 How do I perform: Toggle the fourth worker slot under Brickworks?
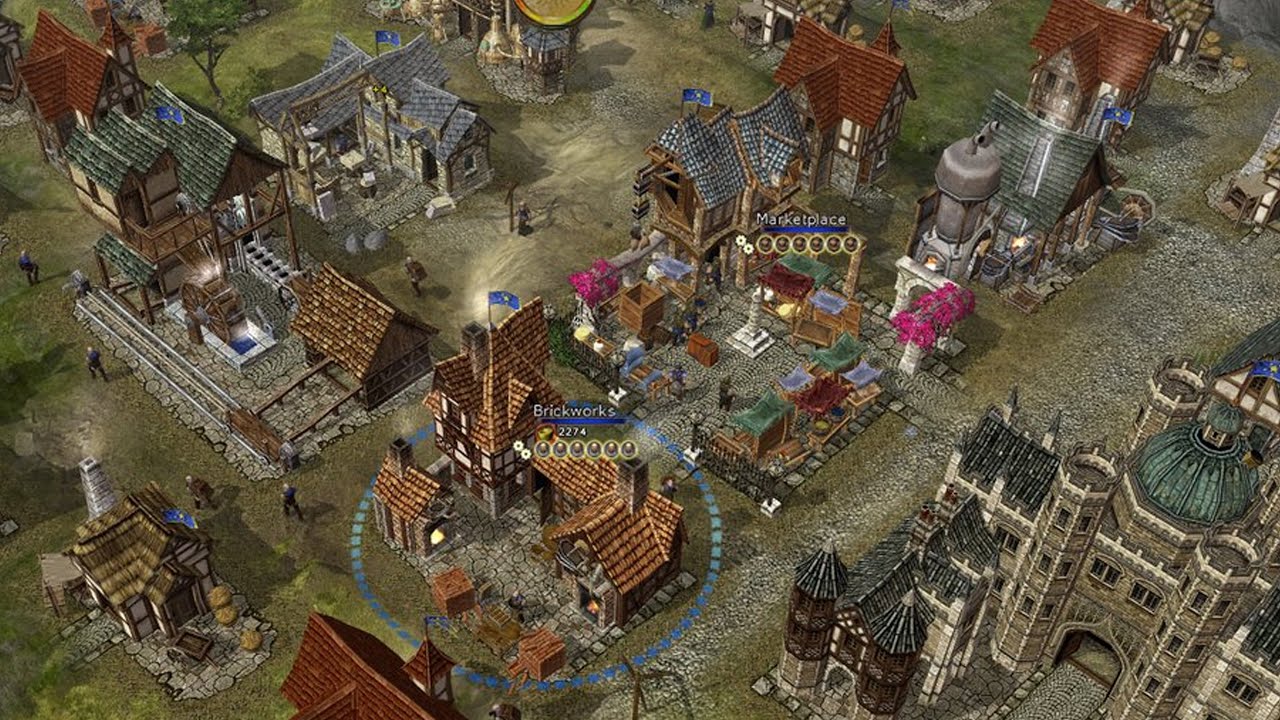pyautogui.click(x=594, y=448)
